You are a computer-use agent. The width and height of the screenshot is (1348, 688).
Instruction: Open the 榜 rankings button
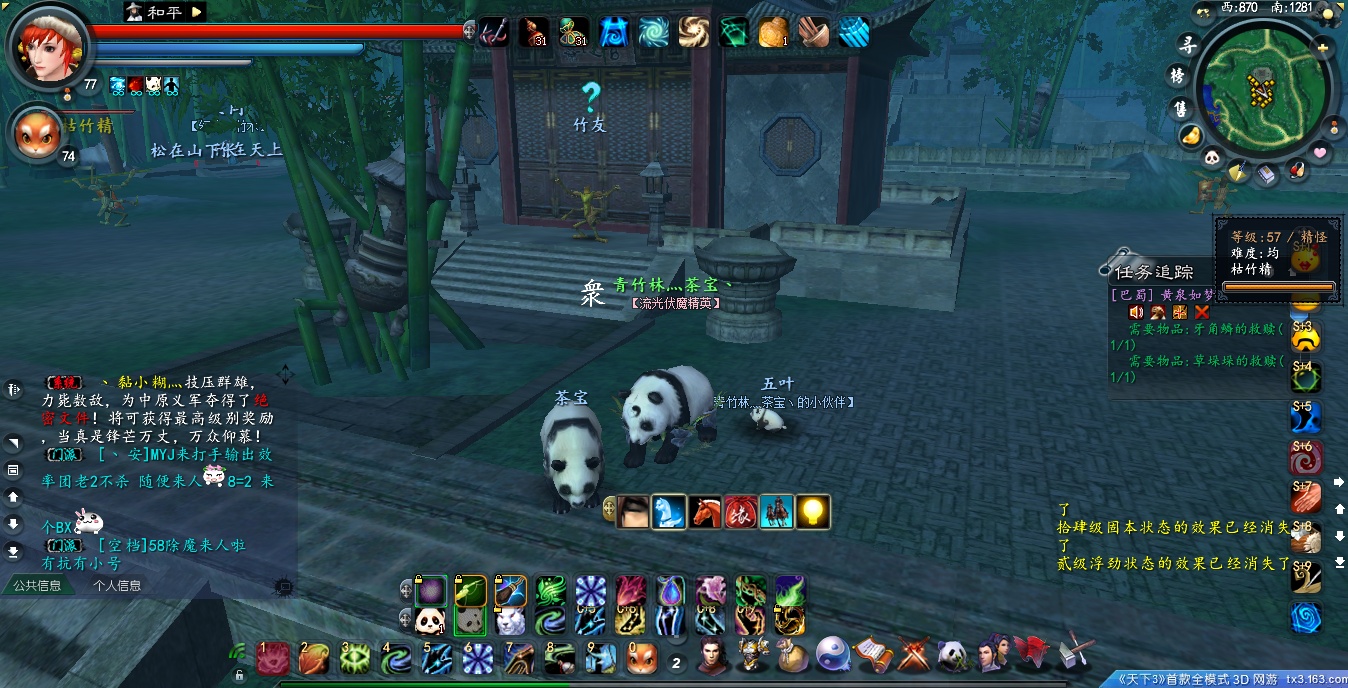pos(1177,76)
